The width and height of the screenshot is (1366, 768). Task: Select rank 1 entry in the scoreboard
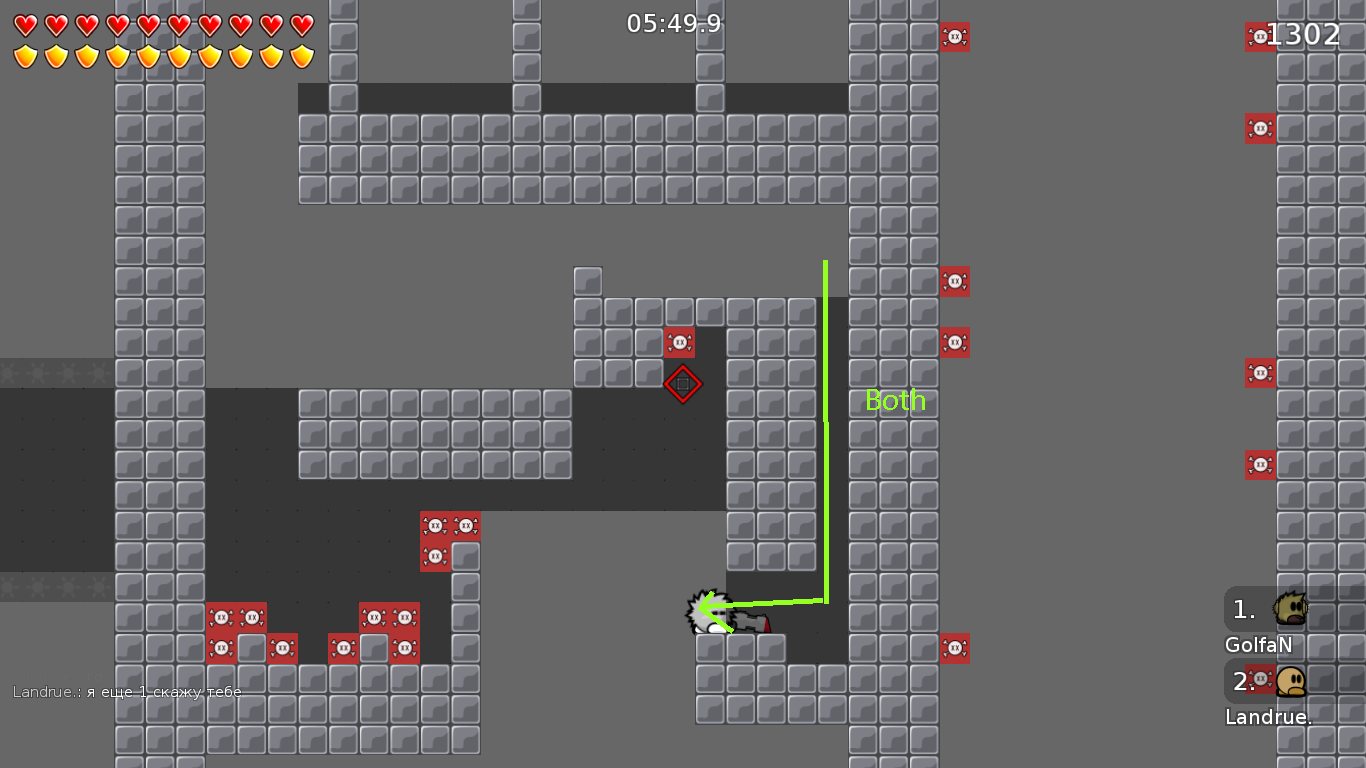click(x=1243, y=607)
